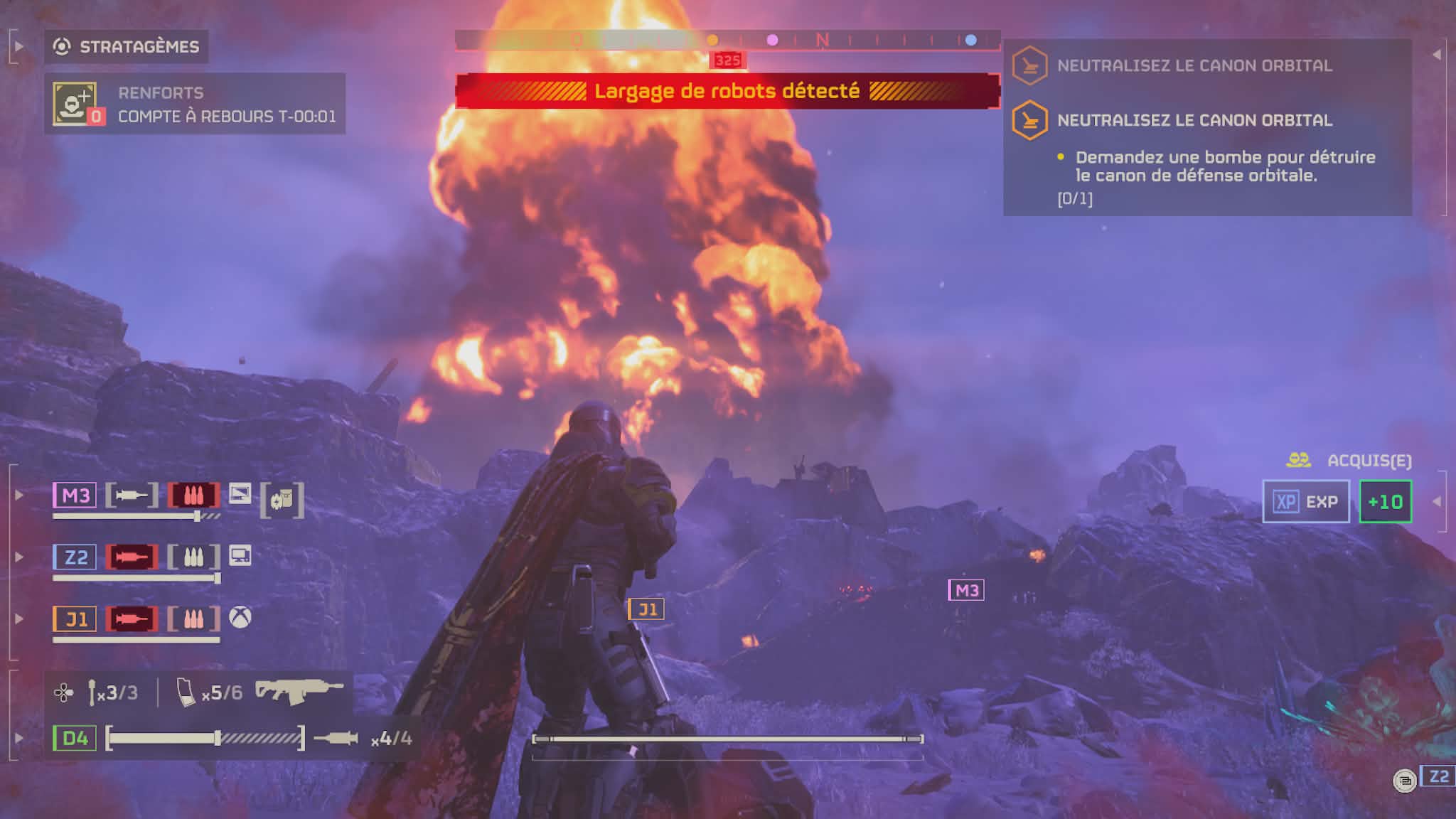Select the objective text about requesting a bomb

pyautogui.click(x=1224, y=166)
